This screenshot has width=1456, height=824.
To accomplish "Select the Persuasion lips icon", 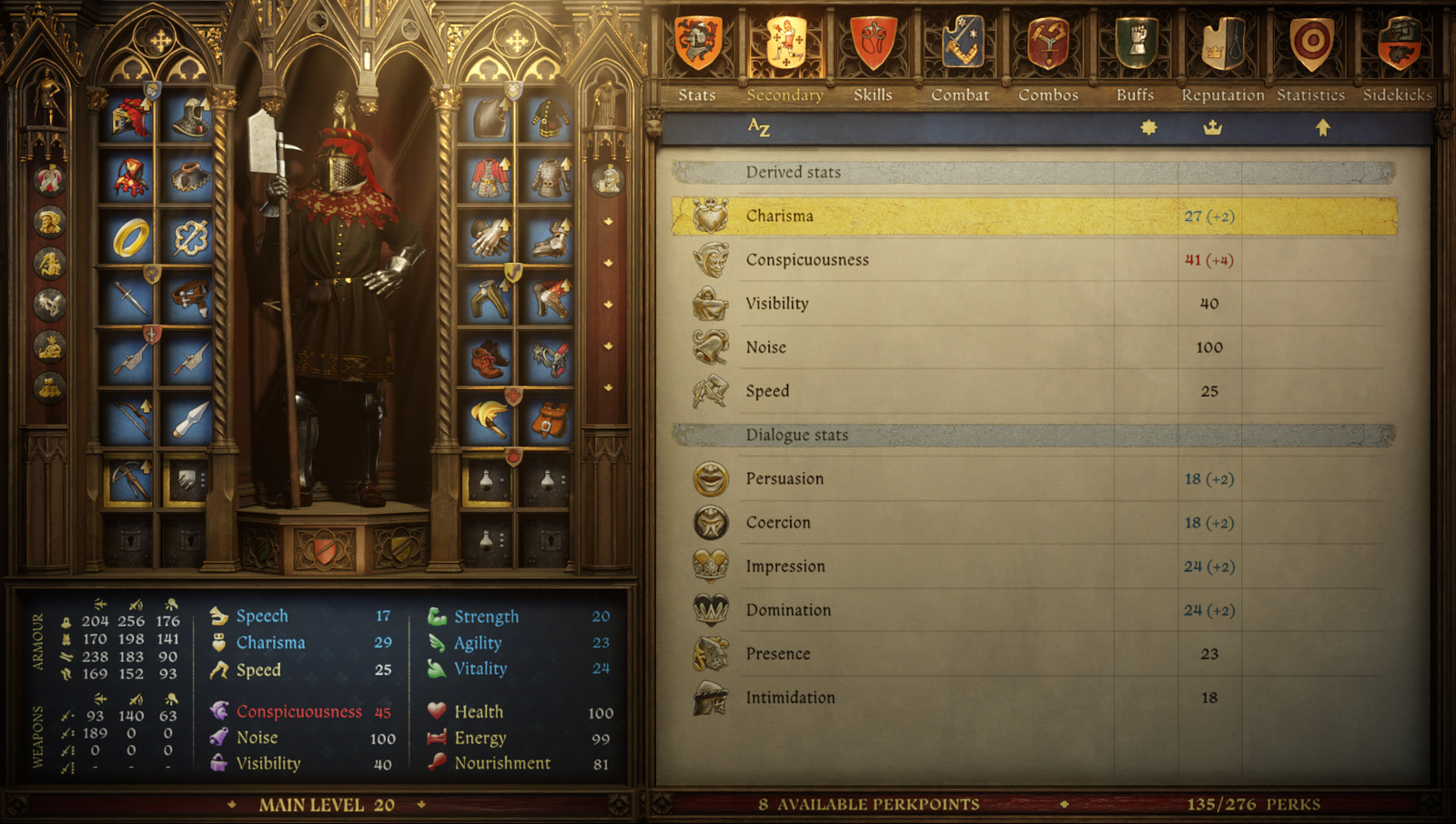I will pyautogui.click(x=711, y=478).
